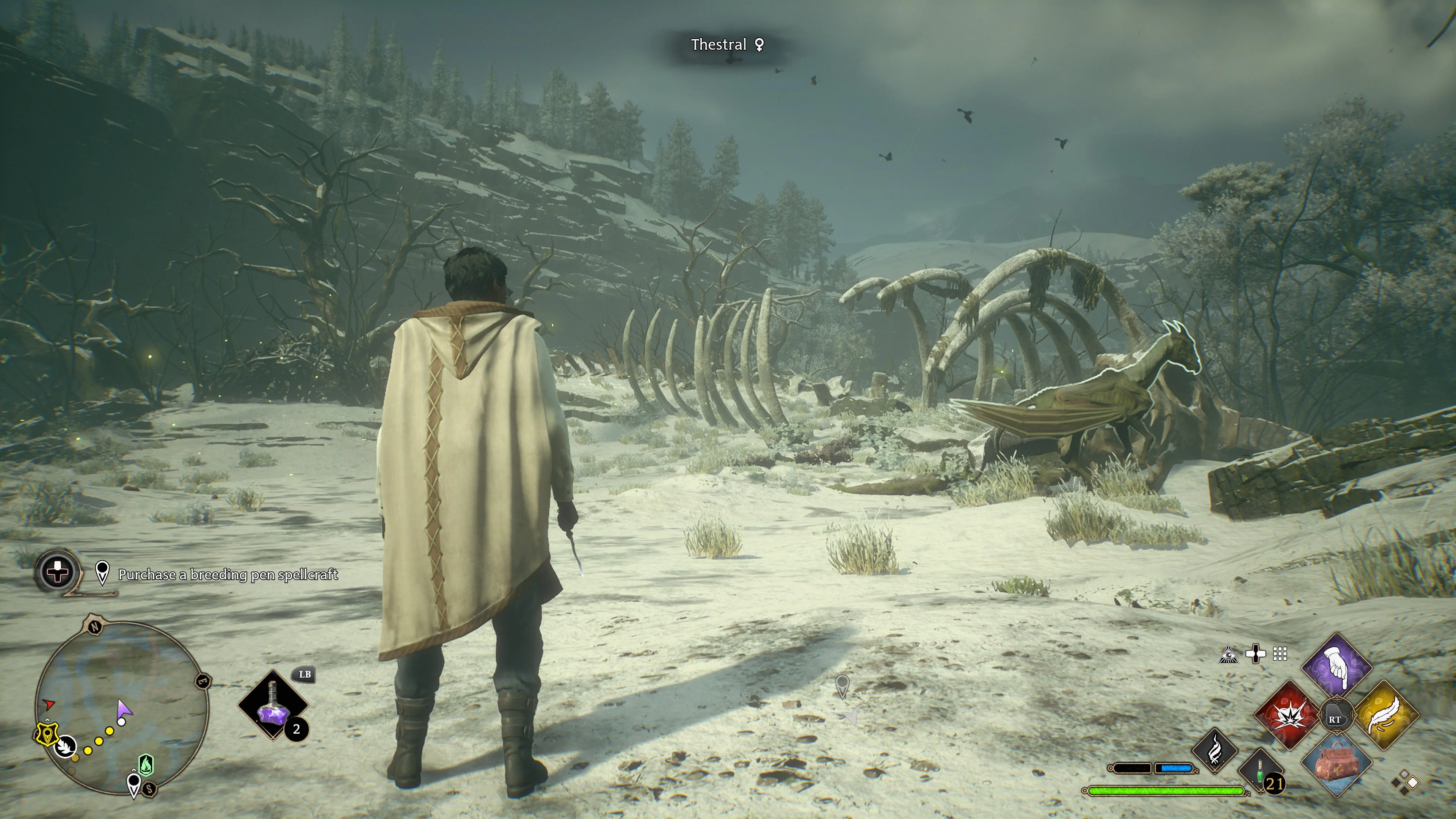
Task: Open the nine-square grid icon
Action: point(1280,654)
